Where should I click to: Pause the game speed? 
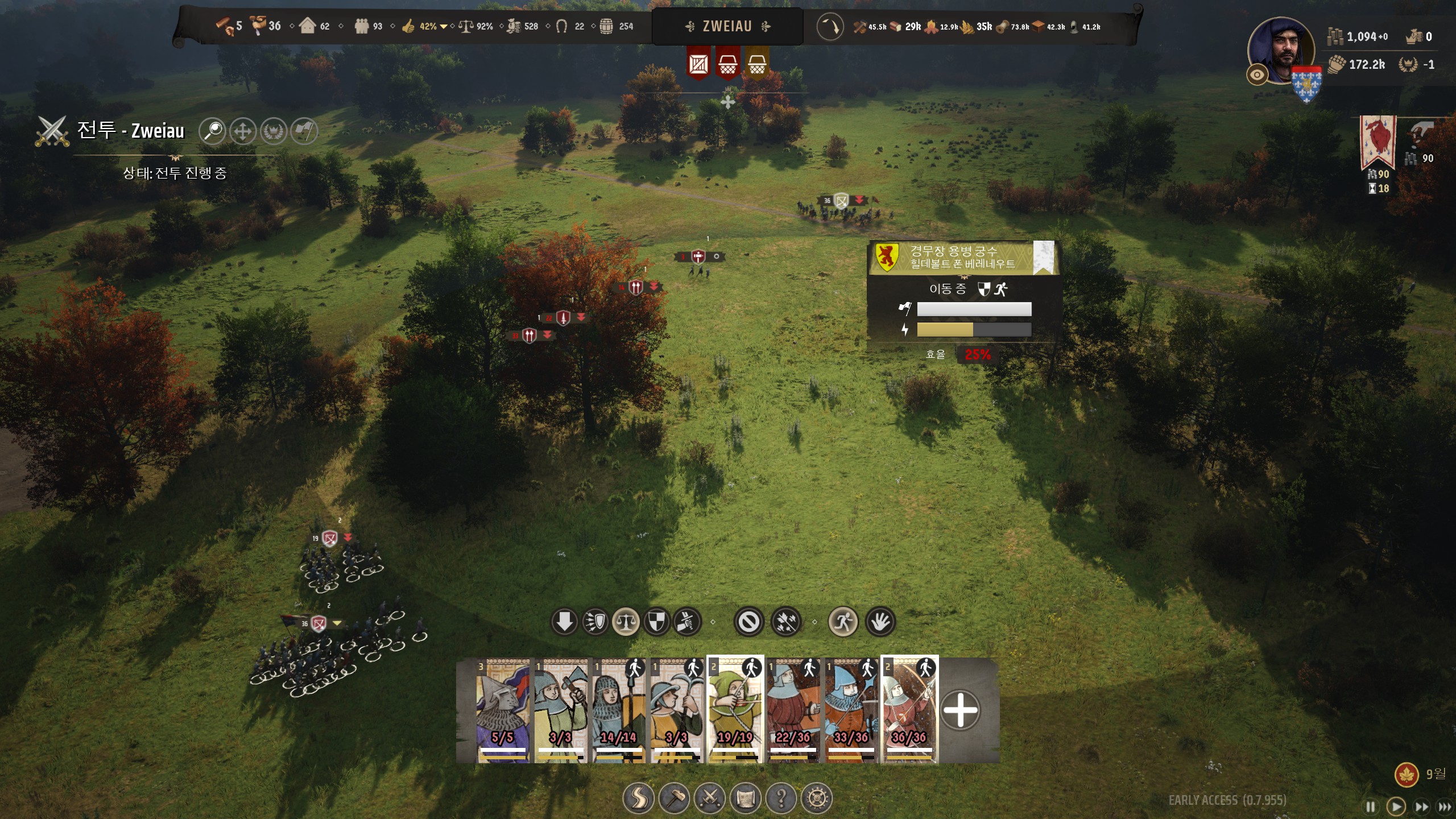(1371, 806)
